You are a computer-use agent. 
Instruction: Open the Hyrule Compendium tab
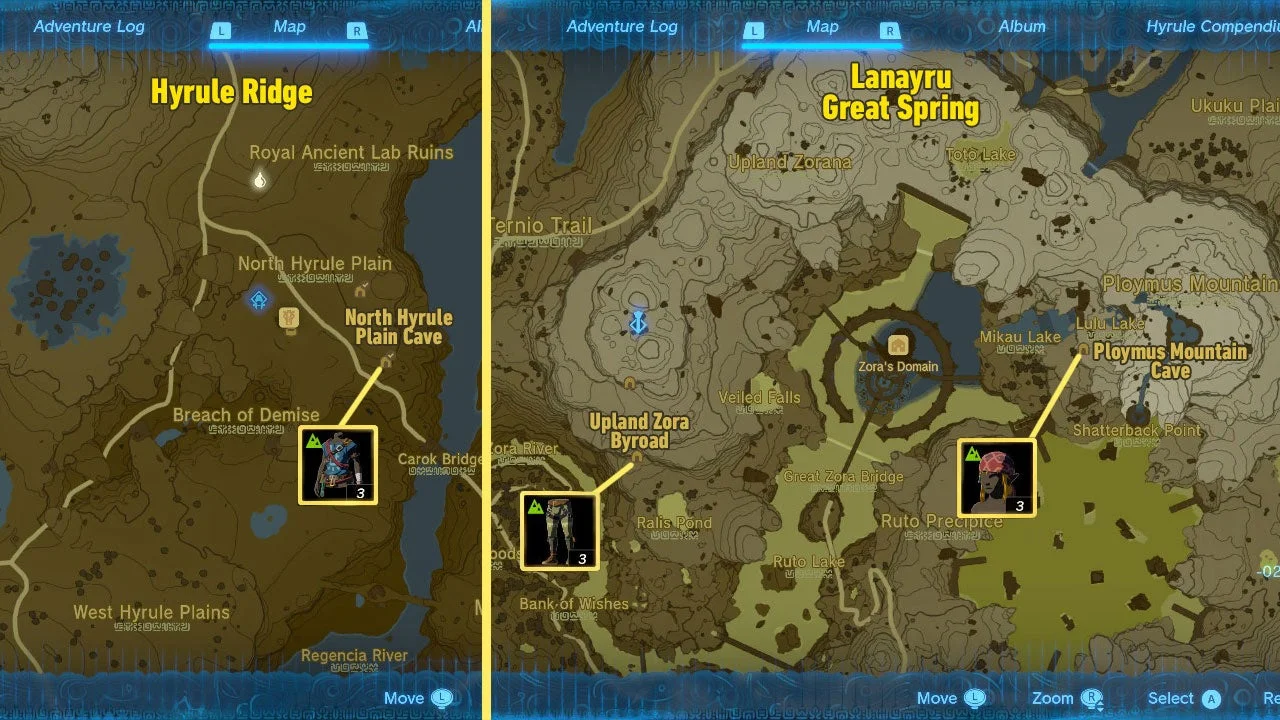[x=1212, y=27]
